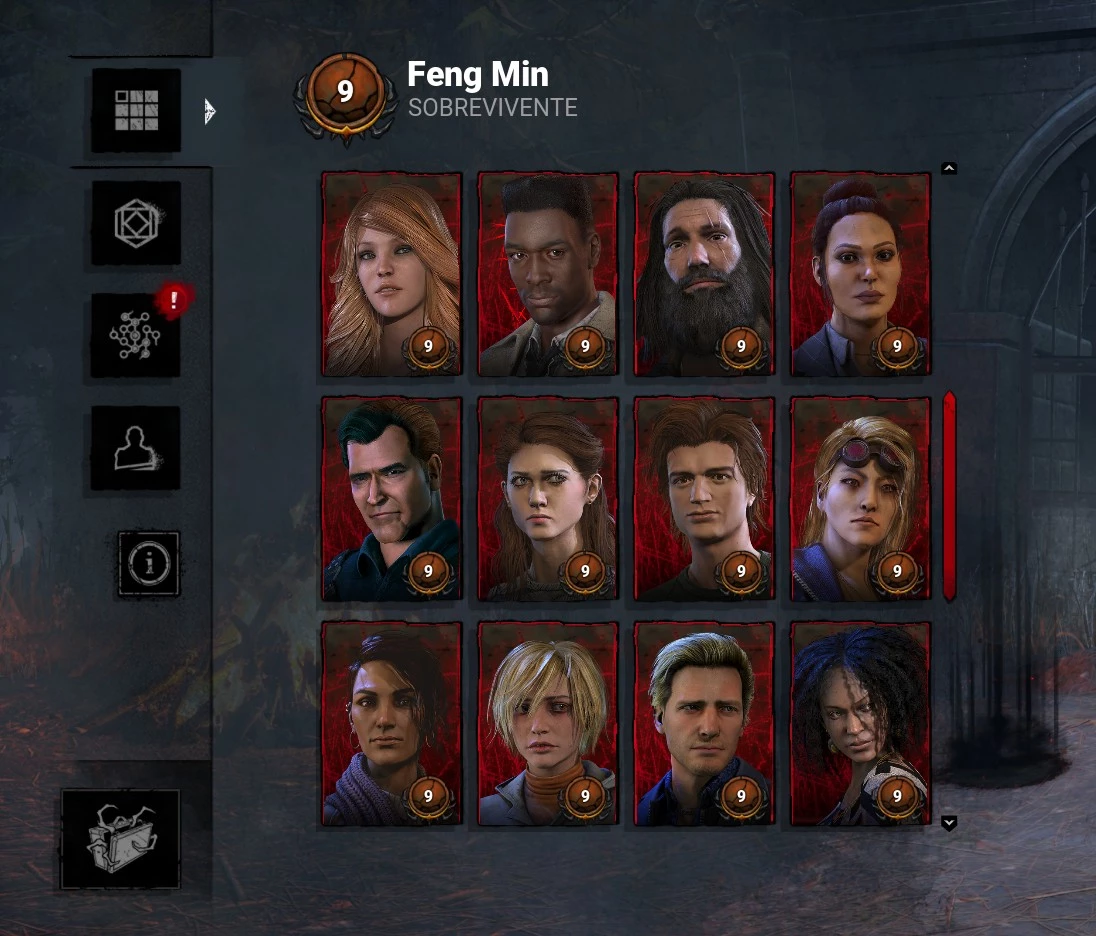Select the woman wearing a purple scarf
This screenshot has width=1096, height=936.
pyautogui.click(x=392, y=723)
